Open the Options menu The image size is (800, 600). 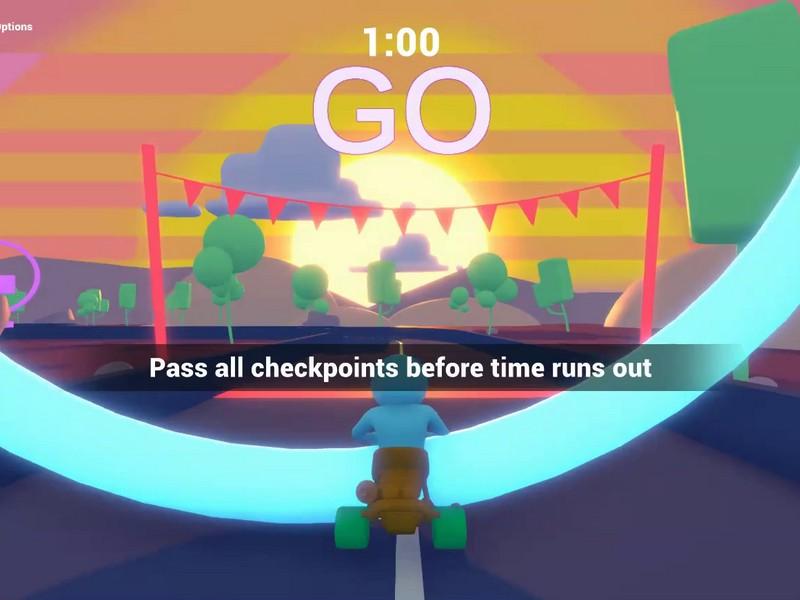tap(15, 27)
